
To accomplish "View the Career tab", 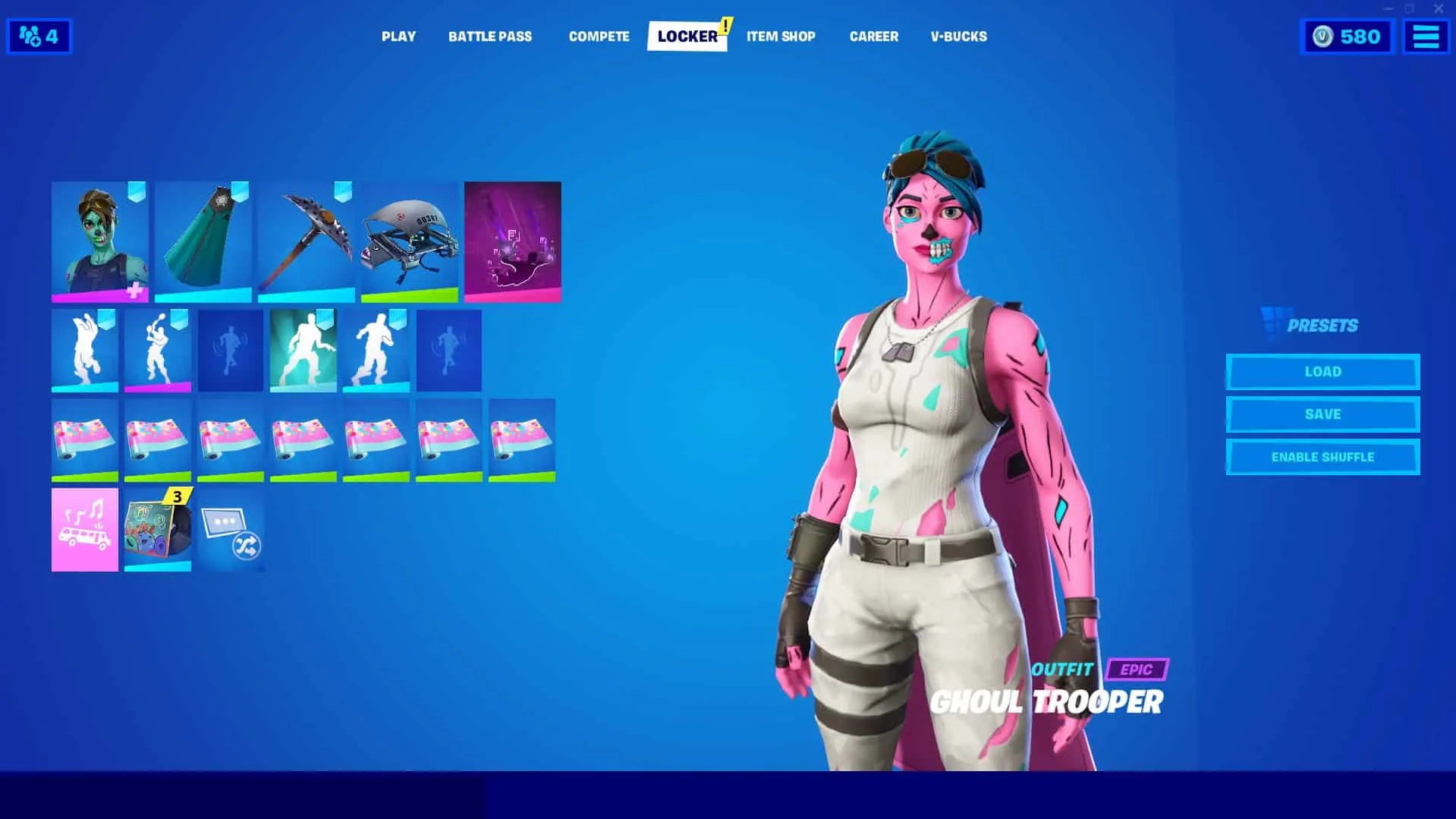I will [x=873, y=36].
